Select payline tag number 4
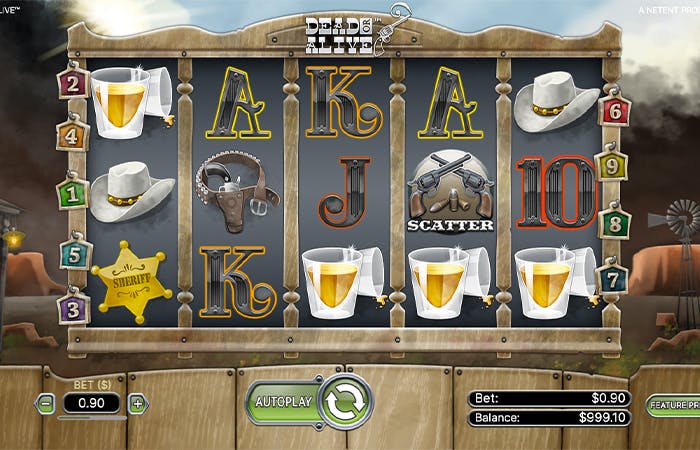Image resolution: width=700 pixels, height=450 pixels. point(73,133)
